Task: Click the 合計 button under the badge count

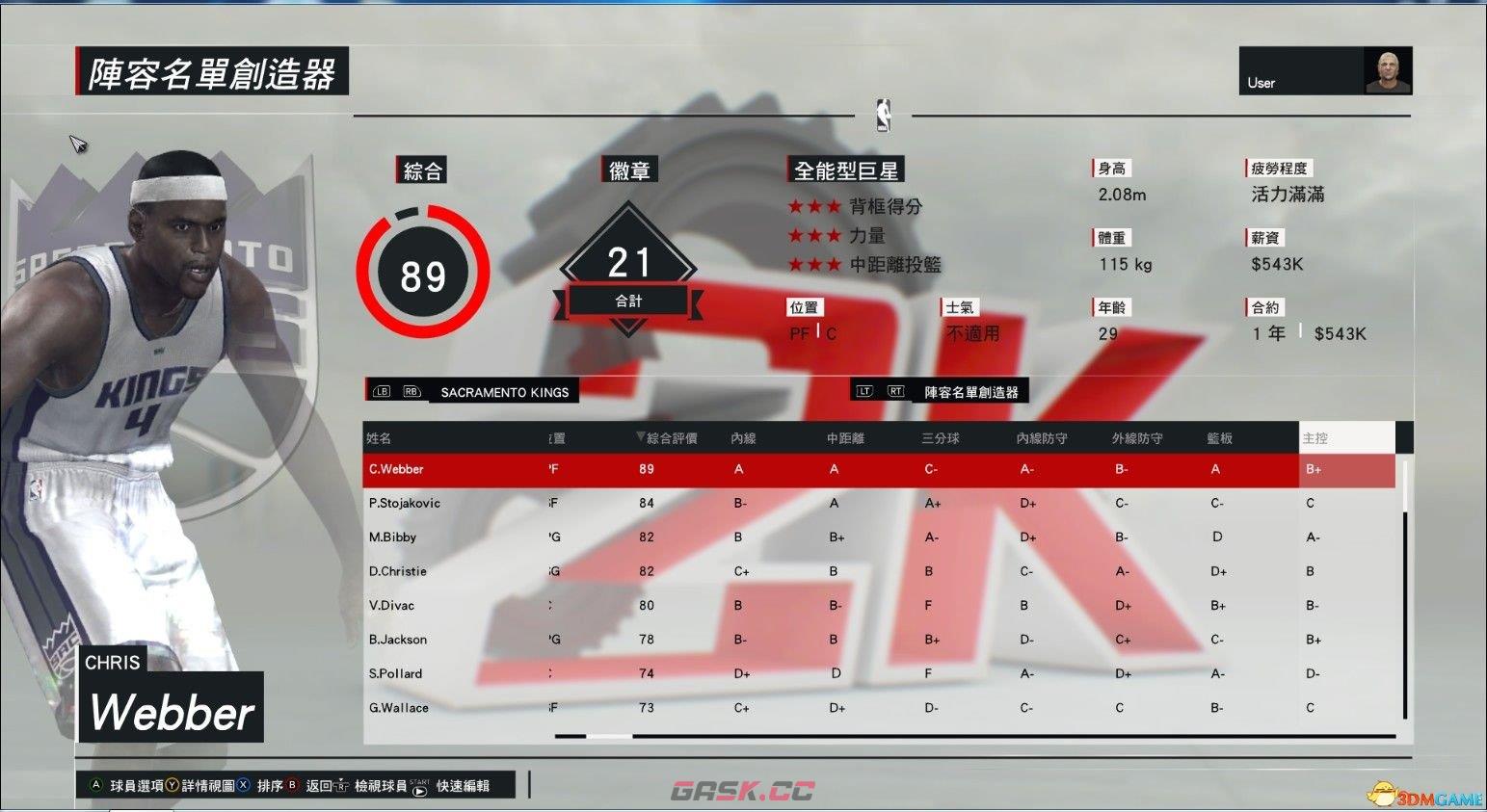Action: click(627, 300)
